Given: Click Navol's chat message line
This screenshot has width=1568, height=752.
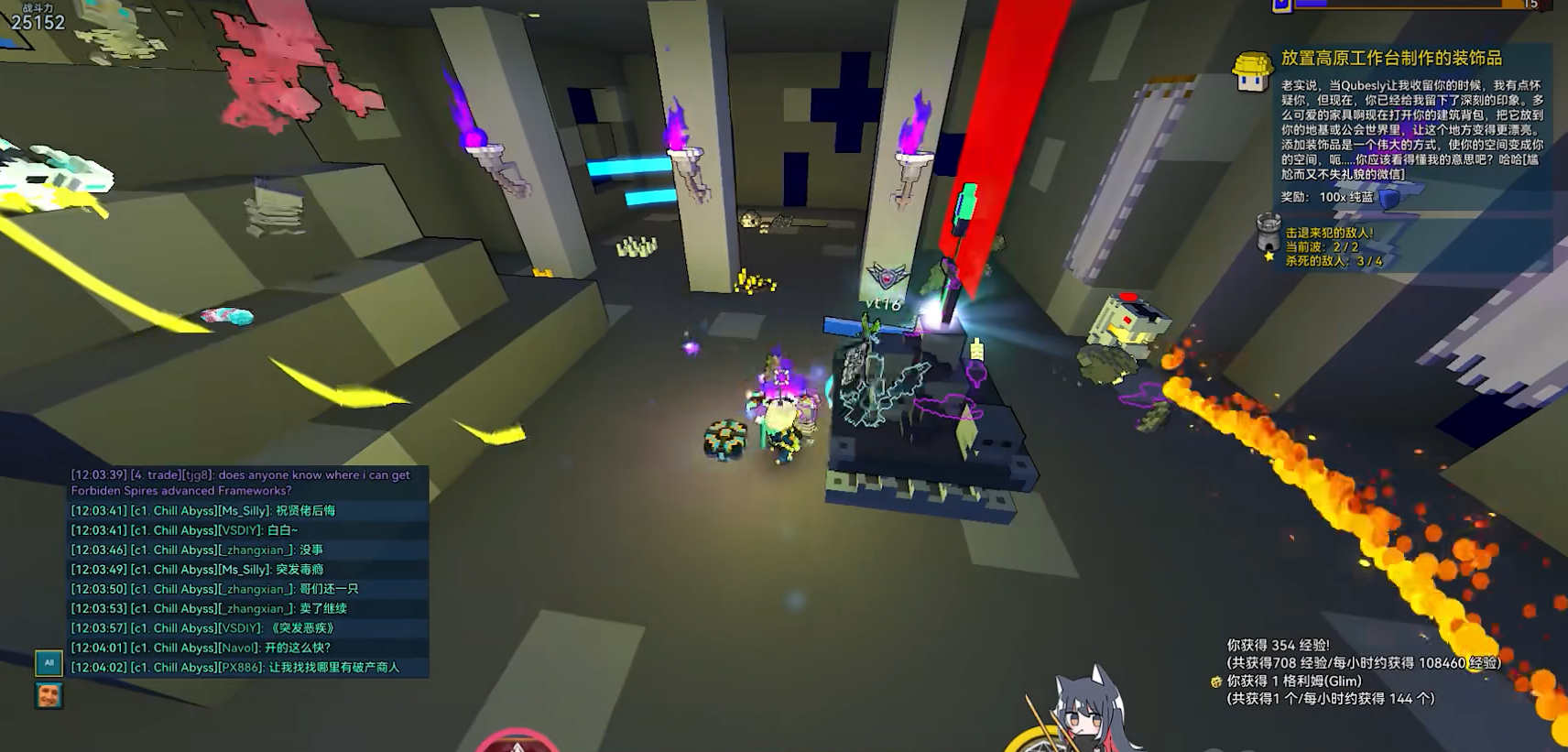Looking at the screenshot, I should point(201,648).
